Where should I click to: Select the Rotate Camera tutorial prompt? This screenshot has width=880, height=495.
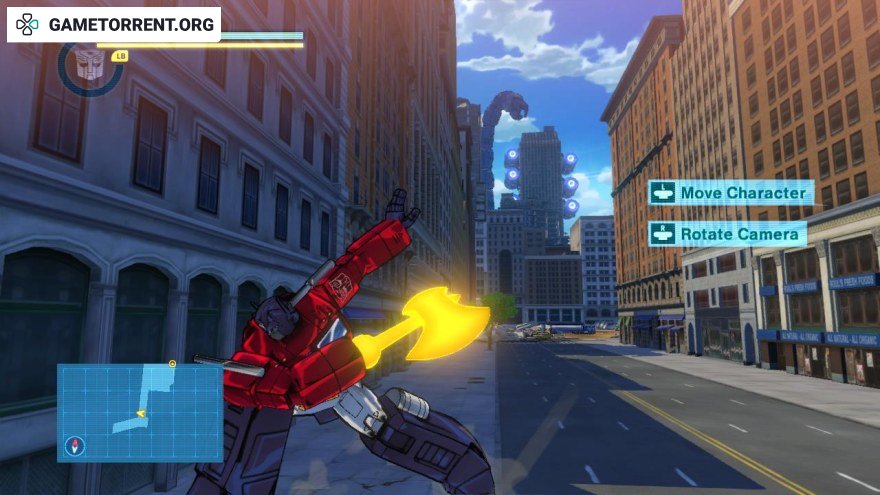(x=727, y=234)
